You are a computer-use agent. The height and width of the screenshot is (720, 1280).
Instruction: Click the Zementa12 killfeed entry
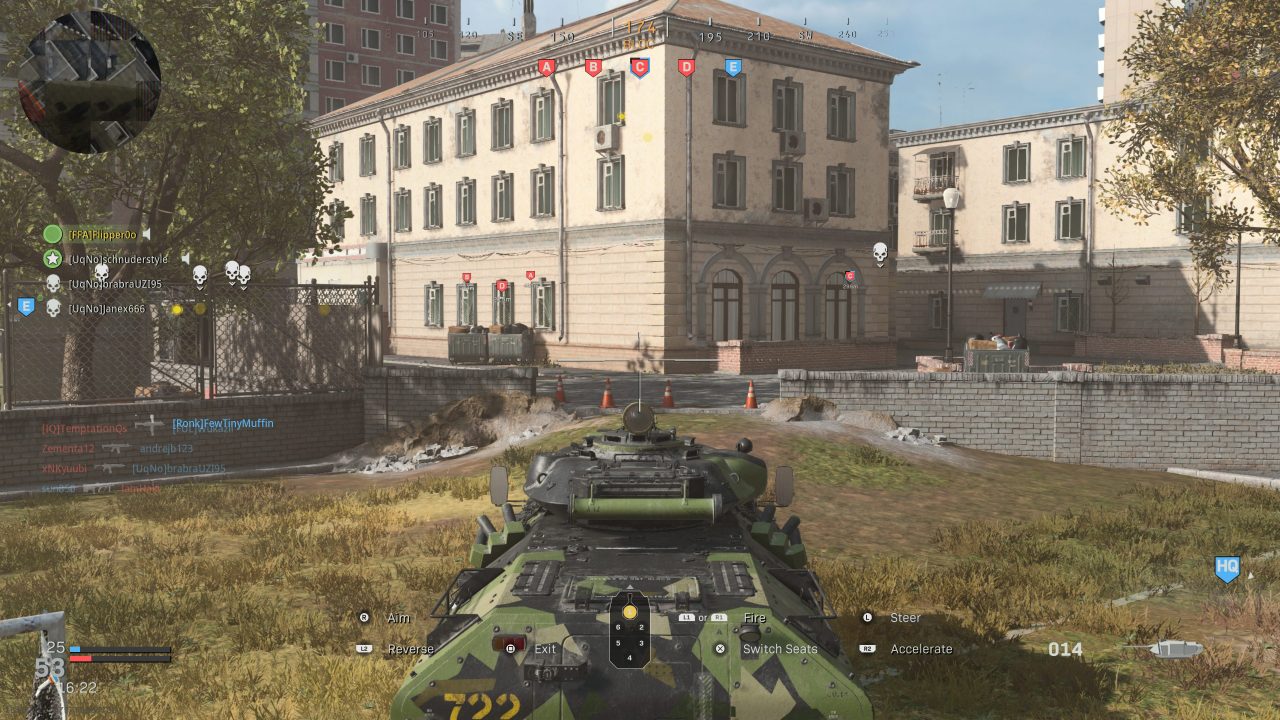[68, 448]
